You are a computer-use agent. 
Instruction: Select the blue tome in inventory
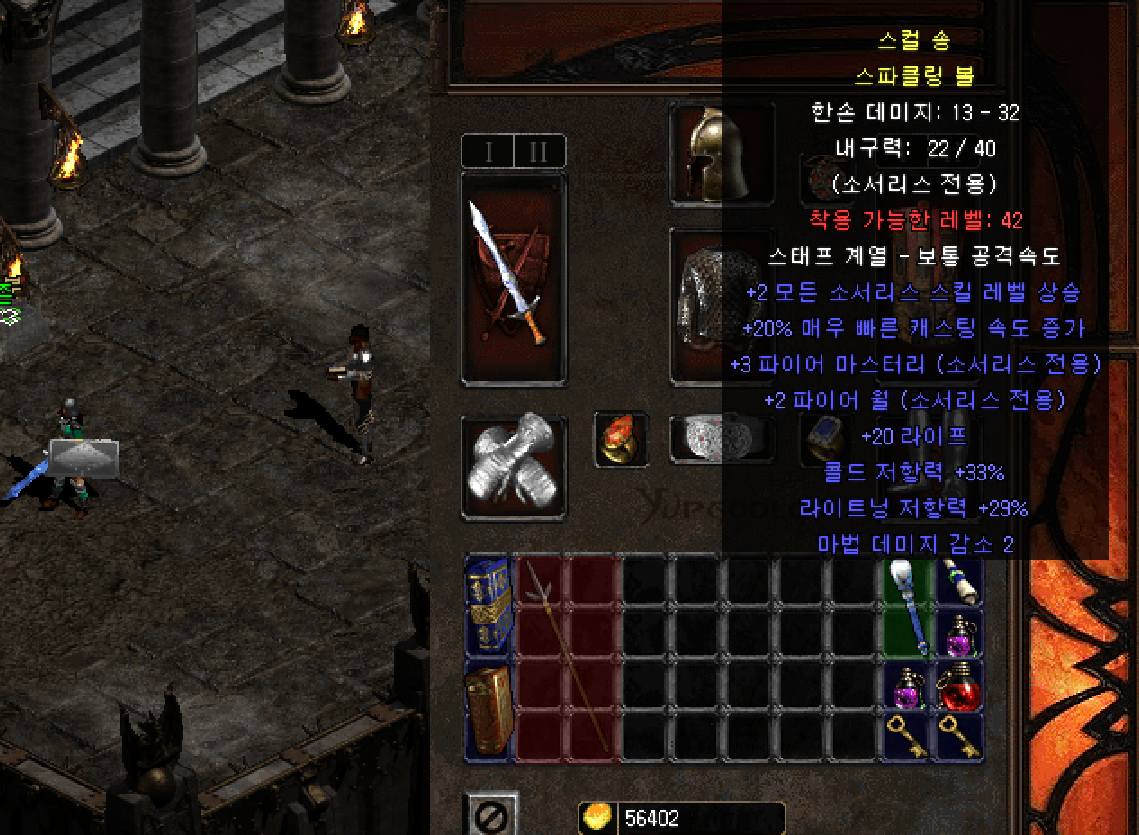[x=489, y=605]
